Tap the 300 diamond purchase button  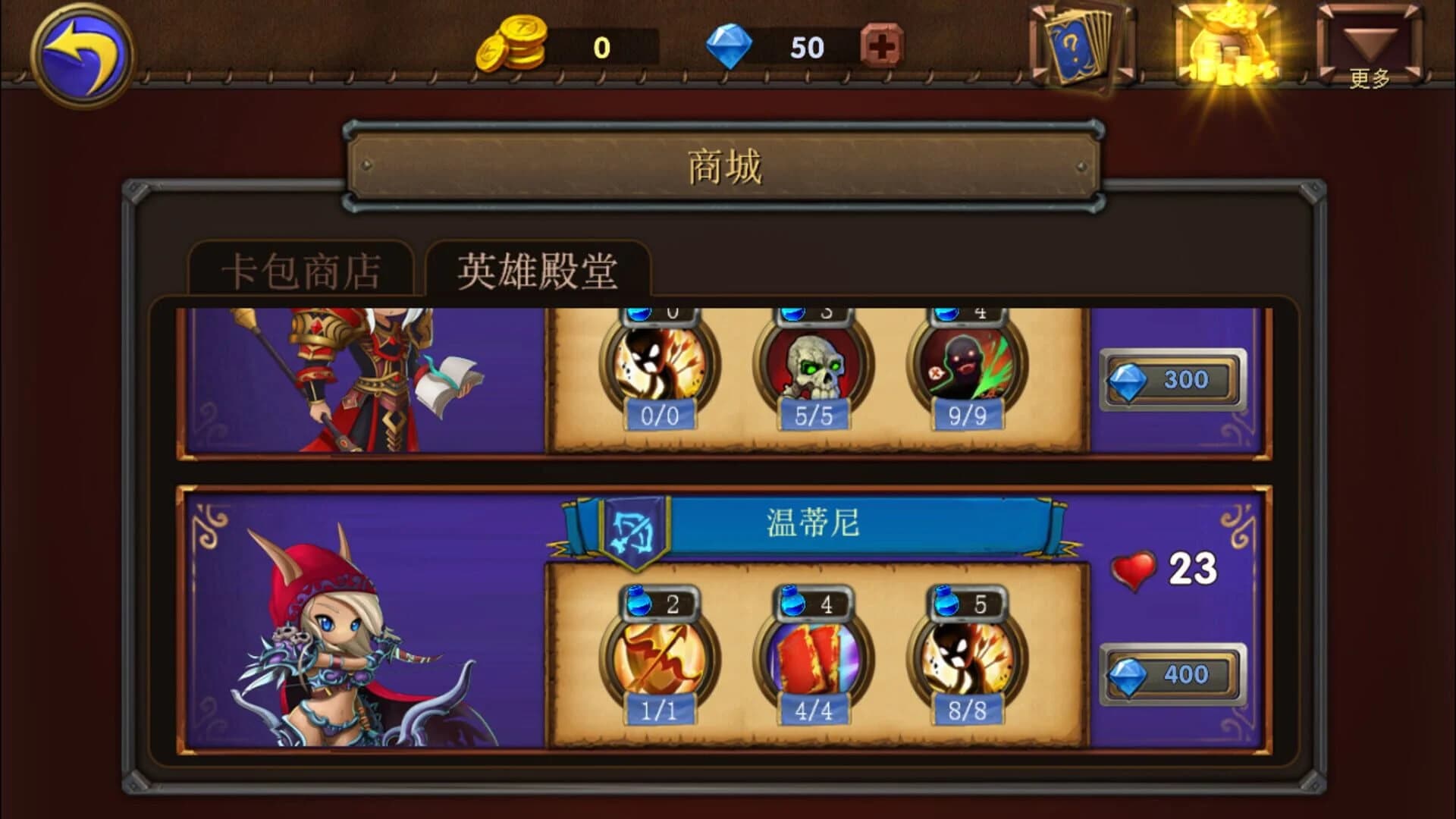tap(1172, 379)
